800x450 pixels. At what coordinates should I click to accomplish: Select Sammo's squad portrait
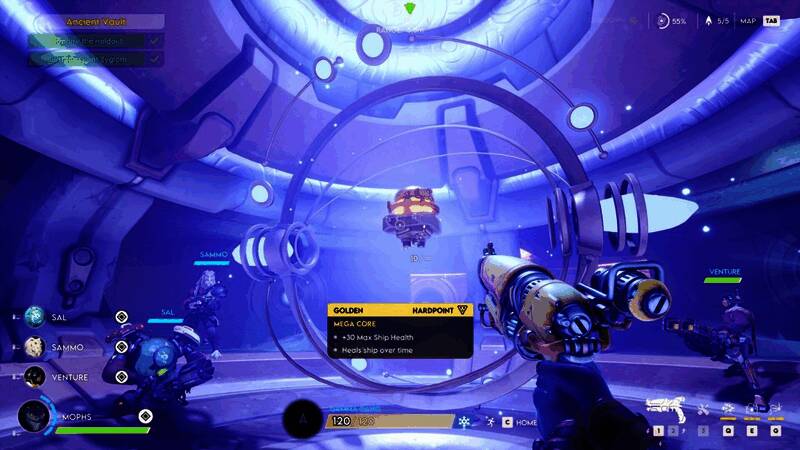coord(35,346)
